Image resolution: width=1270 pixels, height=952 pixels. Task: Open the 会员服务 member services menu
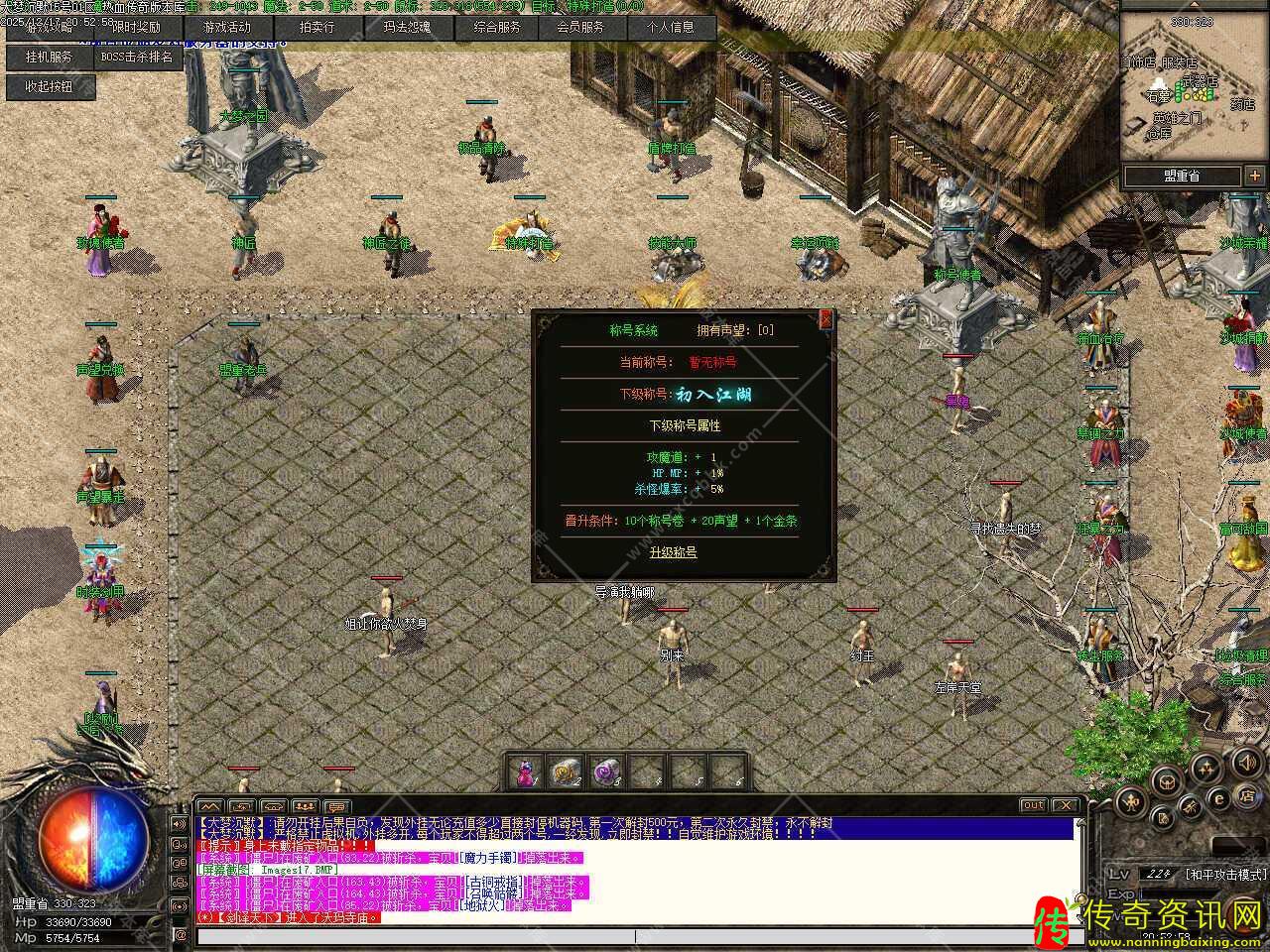tap(581, 28)
